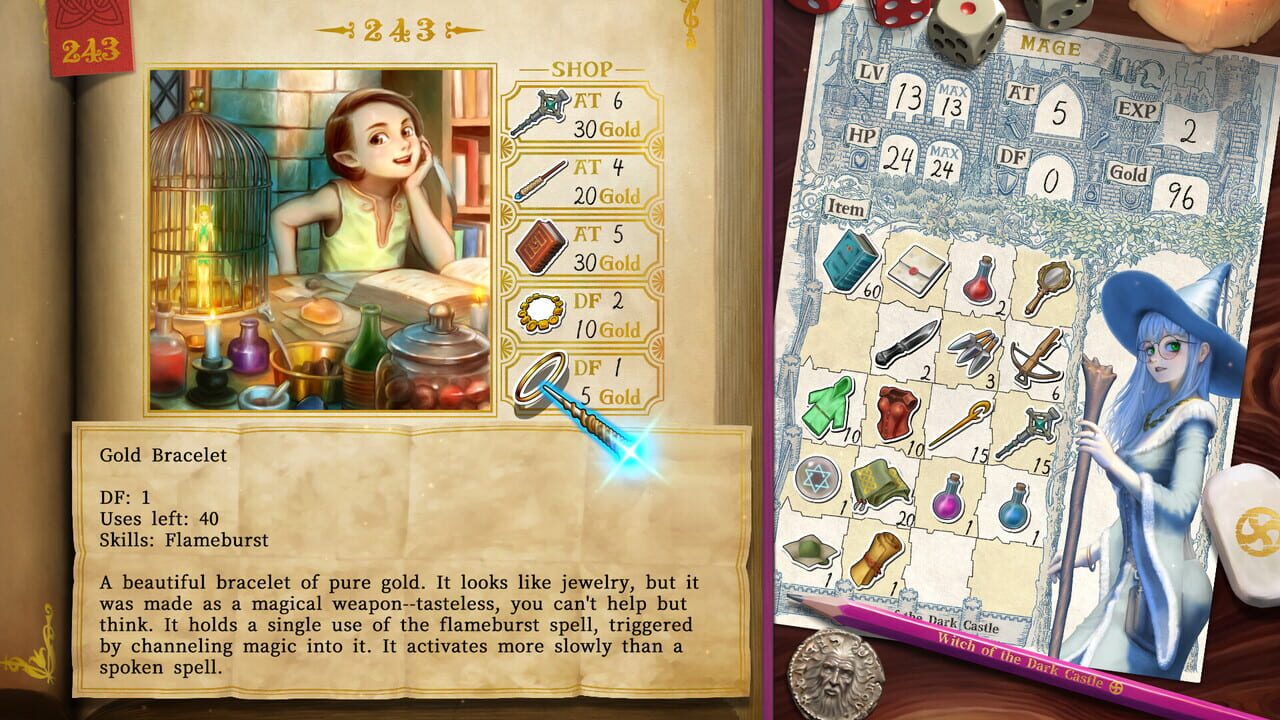Screen dimensions: 1280x720
Task: Purchase the AT 5 spellbook from the shop
Action: pyautogui.click(x=538, y=252)
